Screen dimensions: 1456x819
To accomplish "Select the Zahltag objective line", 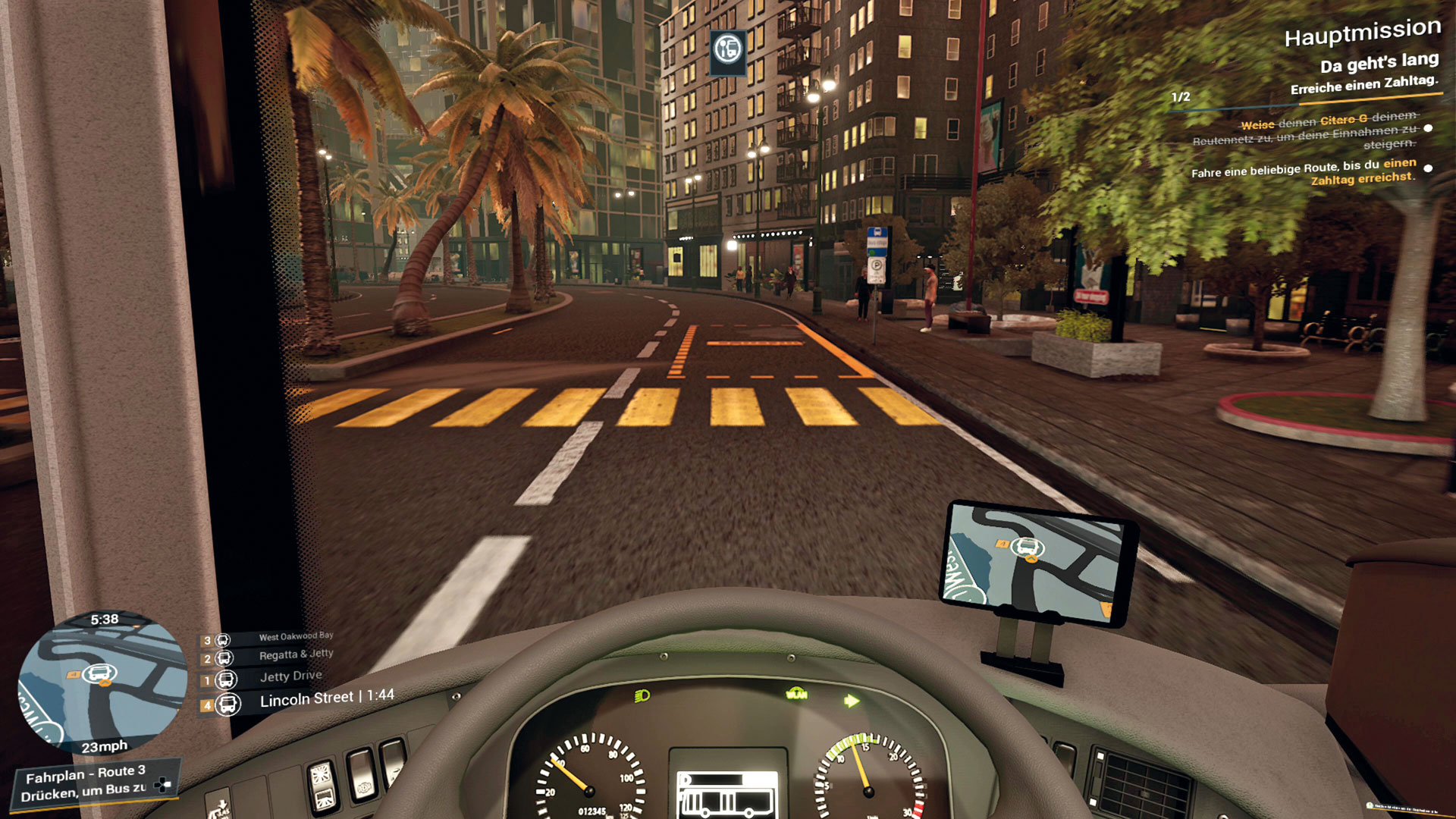I will click(x=1303, y=171).
